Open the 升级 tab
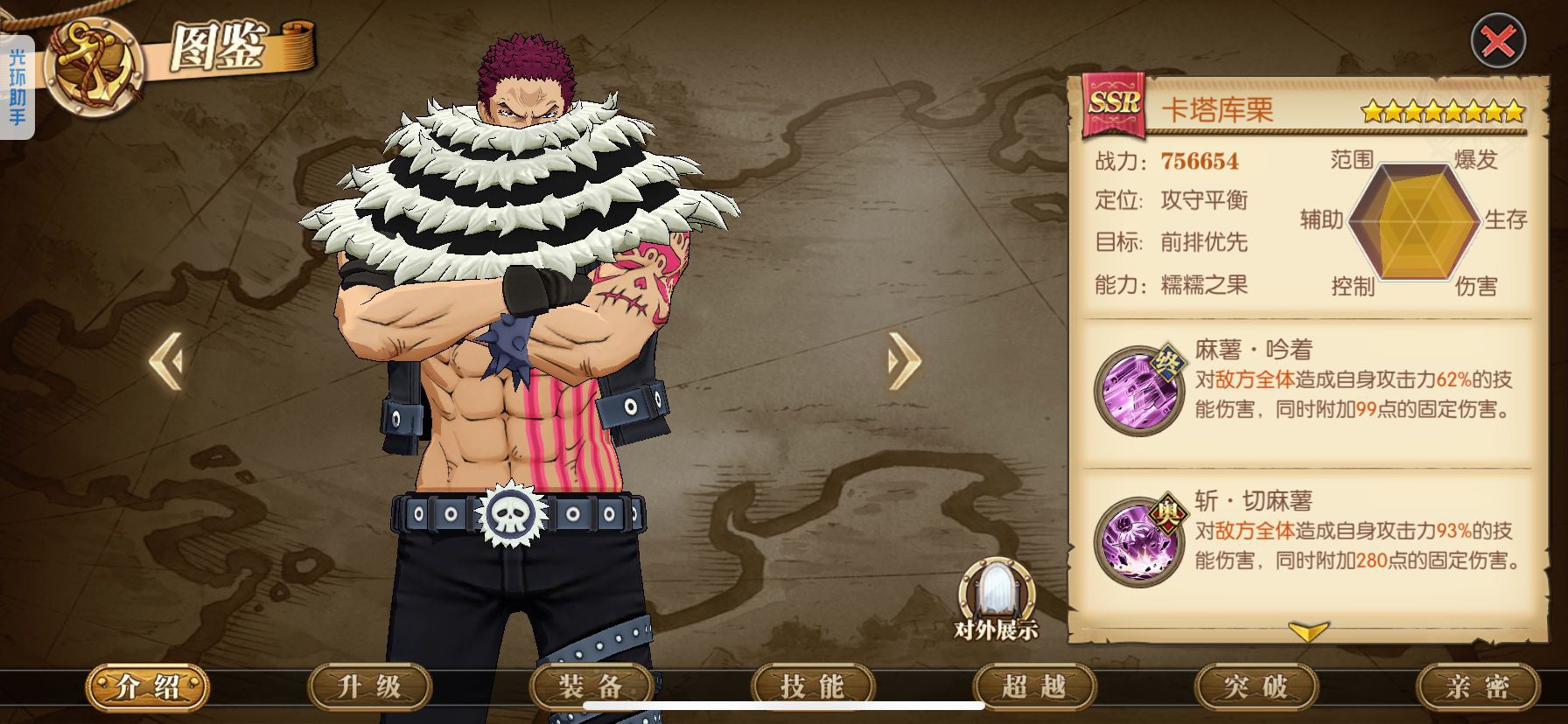Image resolution: width=1568 pixels, height=724 pixels. [369, 687]
